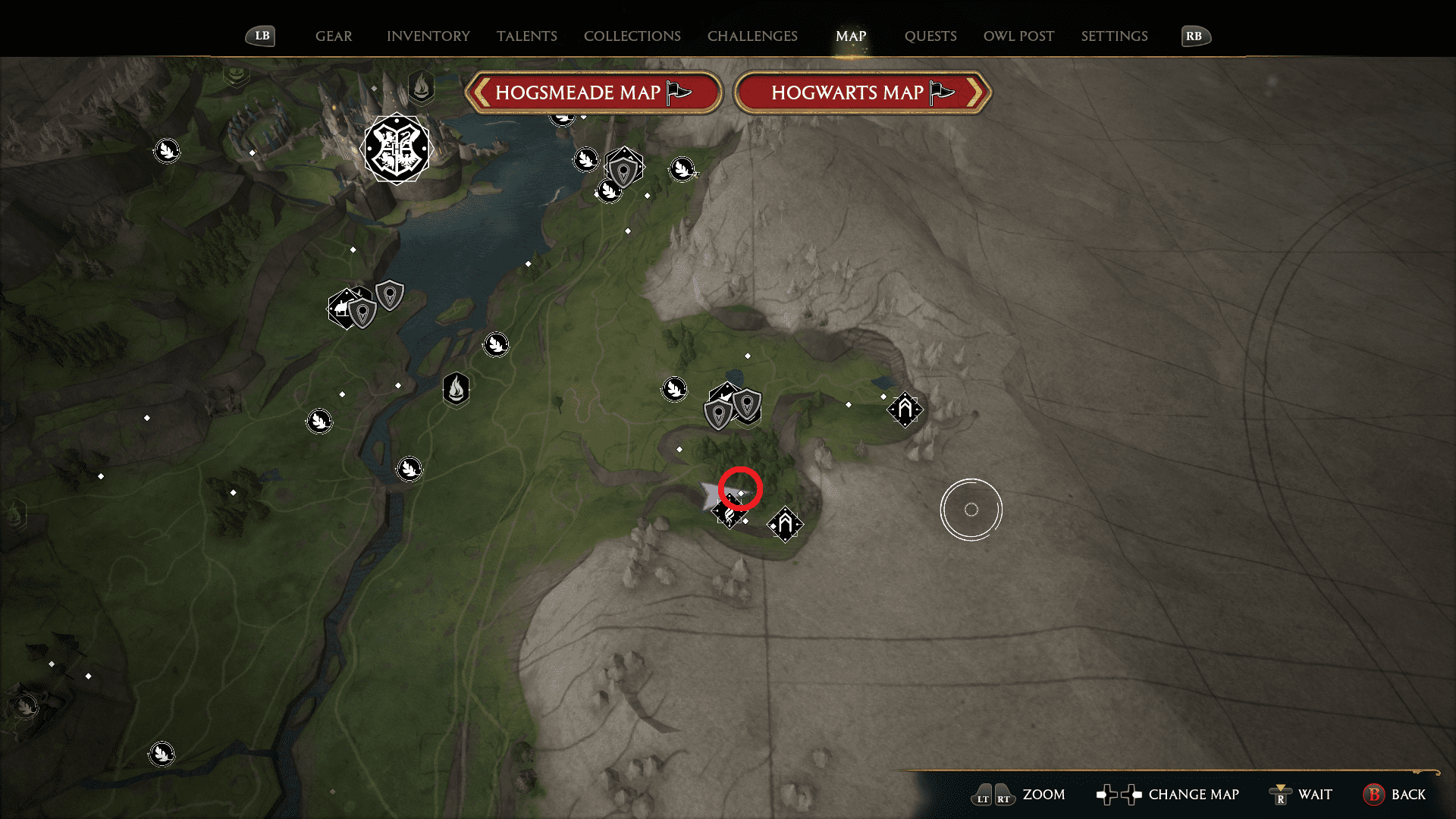Select the Floo Flame icon near the castle
Viewport: 1456px width, 819px height.
coord(421,87)
